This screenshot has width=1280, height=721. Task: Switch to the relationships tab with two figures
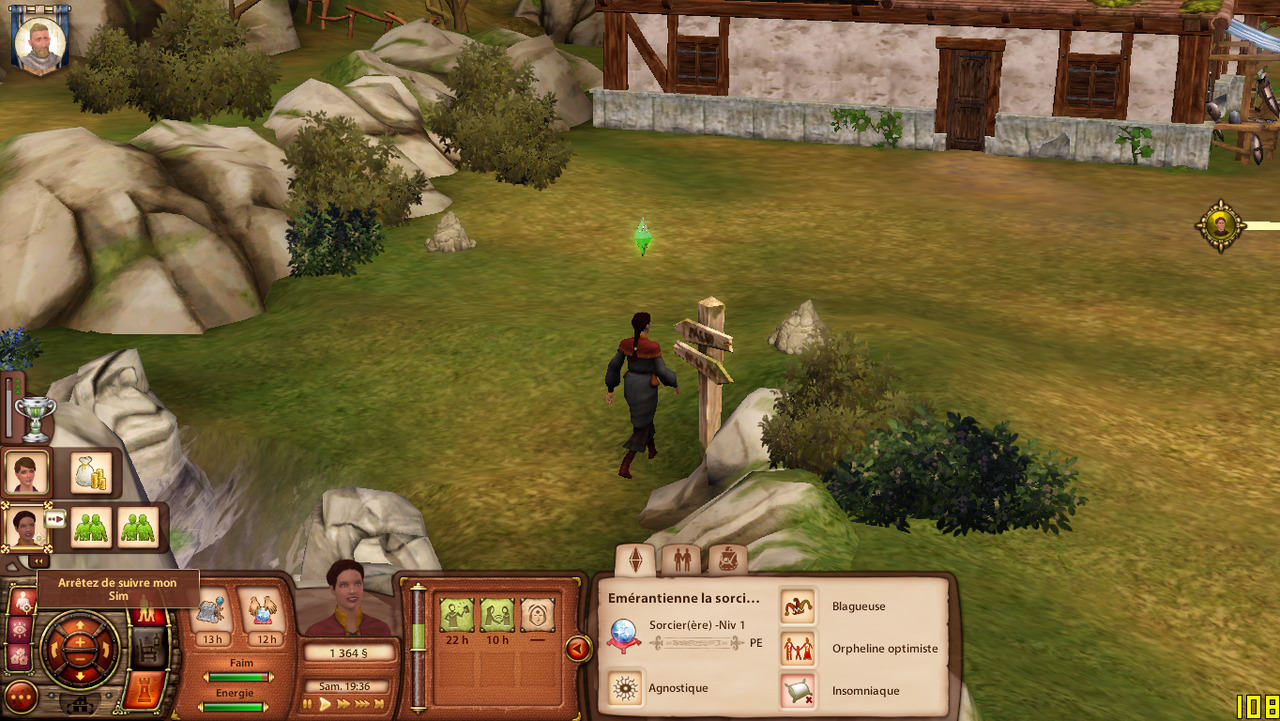point(683,559)
